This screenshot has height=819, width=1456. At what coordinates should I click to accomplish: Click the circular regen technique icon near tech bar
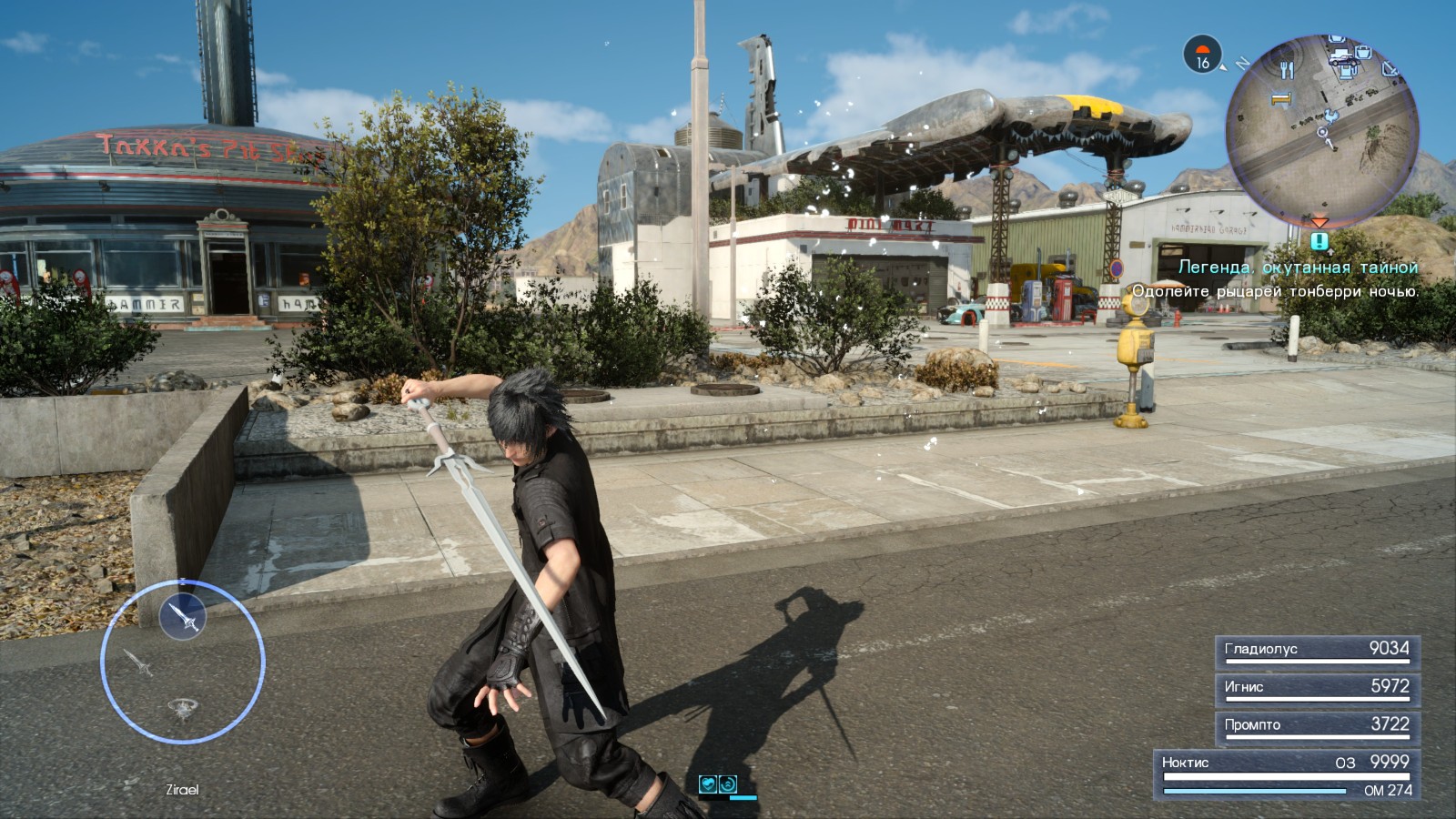[x=728, y=784]
